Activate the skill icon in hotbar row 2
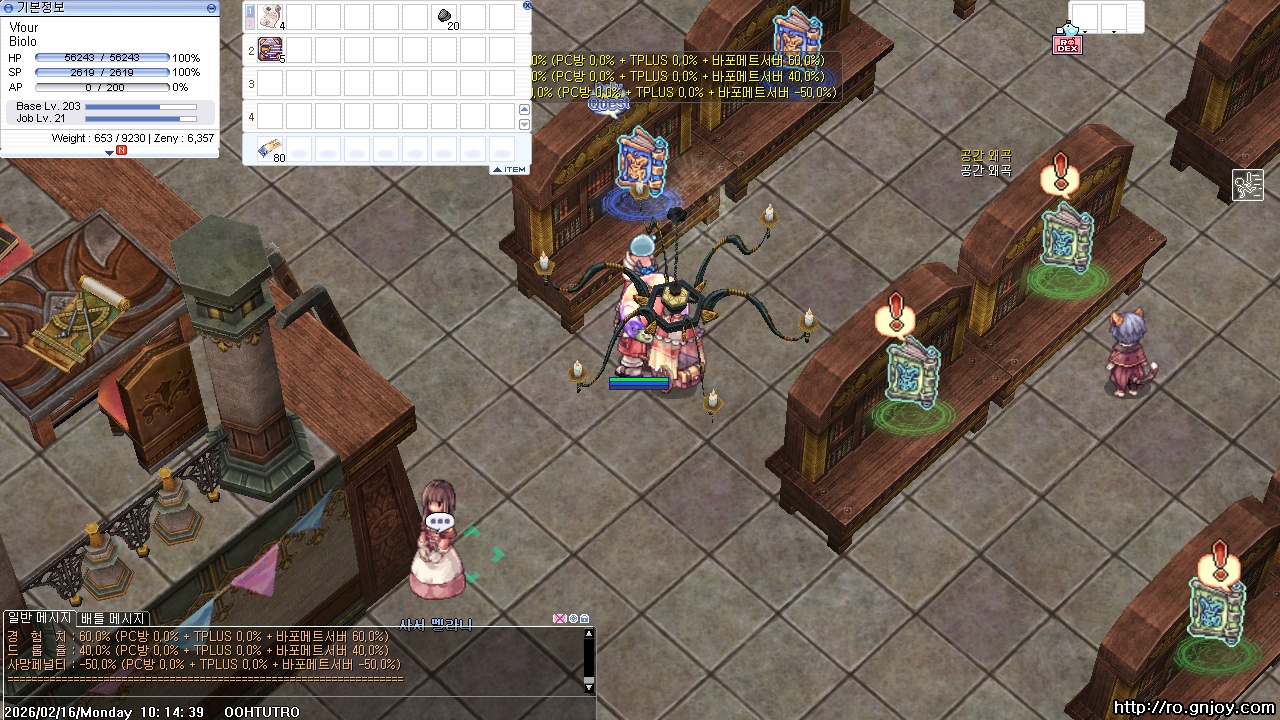Image resolution: width=1280 pixels, height=720 pixels. pos(270,49)
